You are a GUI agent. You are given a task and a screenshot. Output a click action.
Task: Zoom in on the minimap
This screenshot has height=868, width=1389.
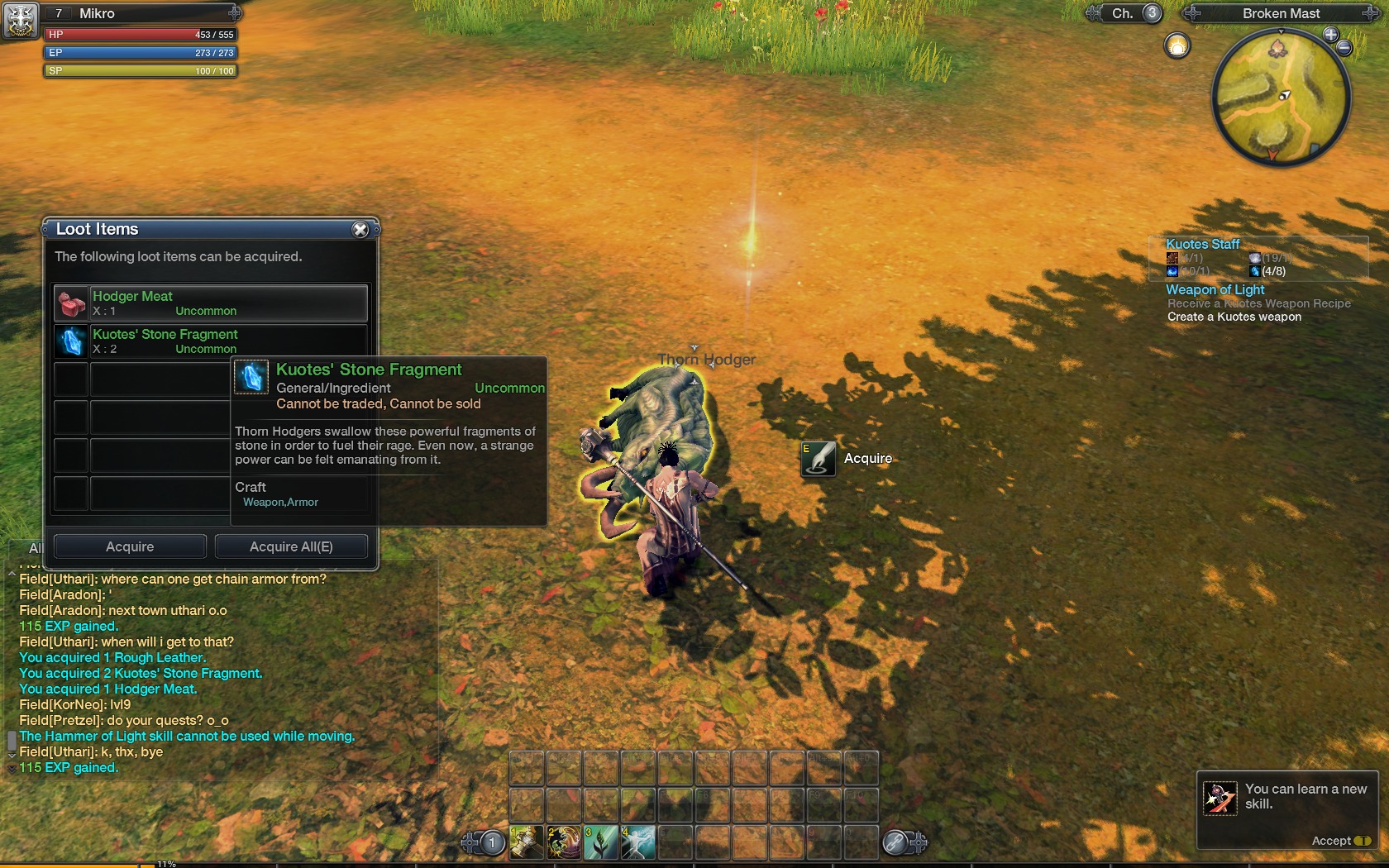point(1330,35)
